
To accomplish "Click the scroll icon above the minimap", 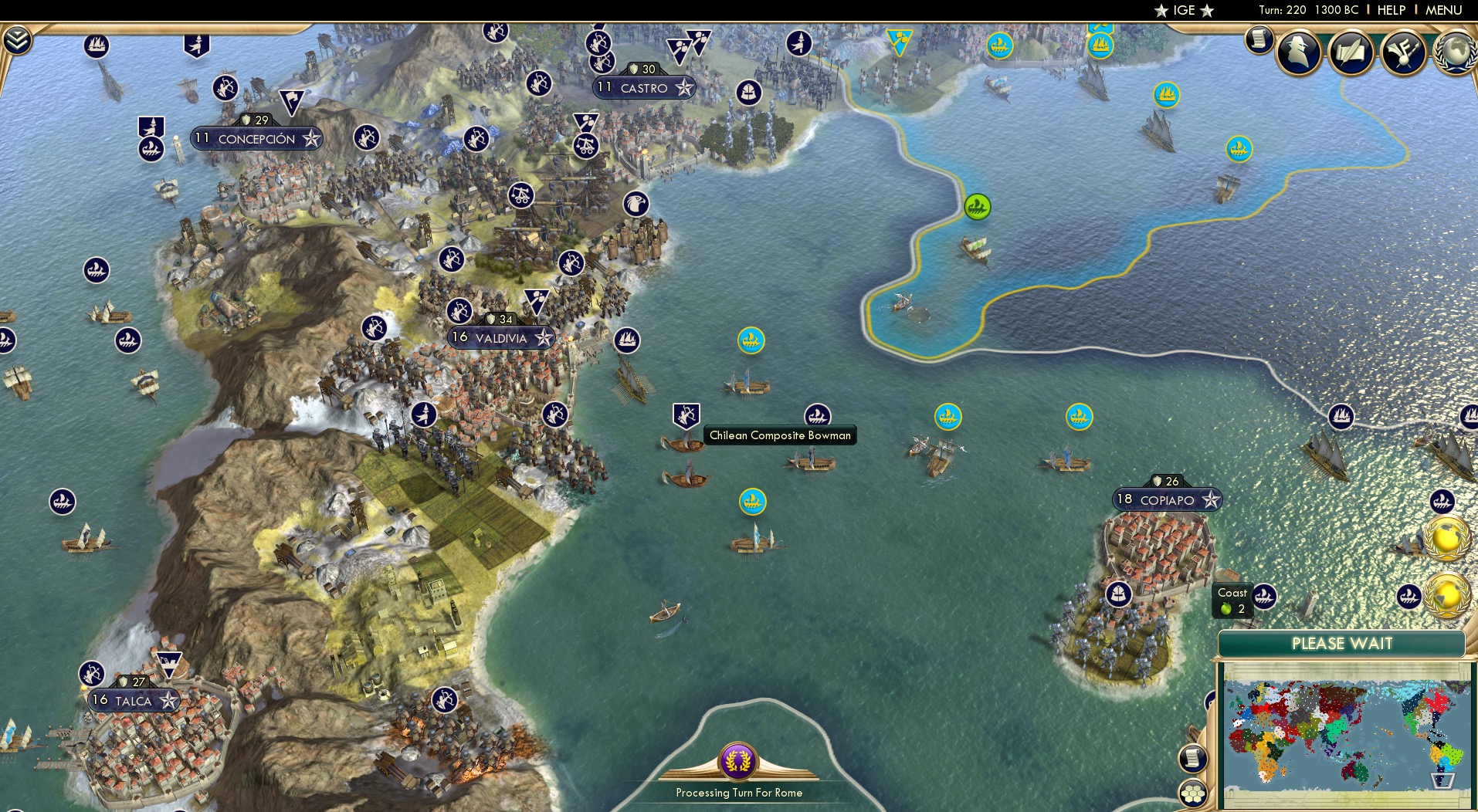I will click(x=1193, y=759).
